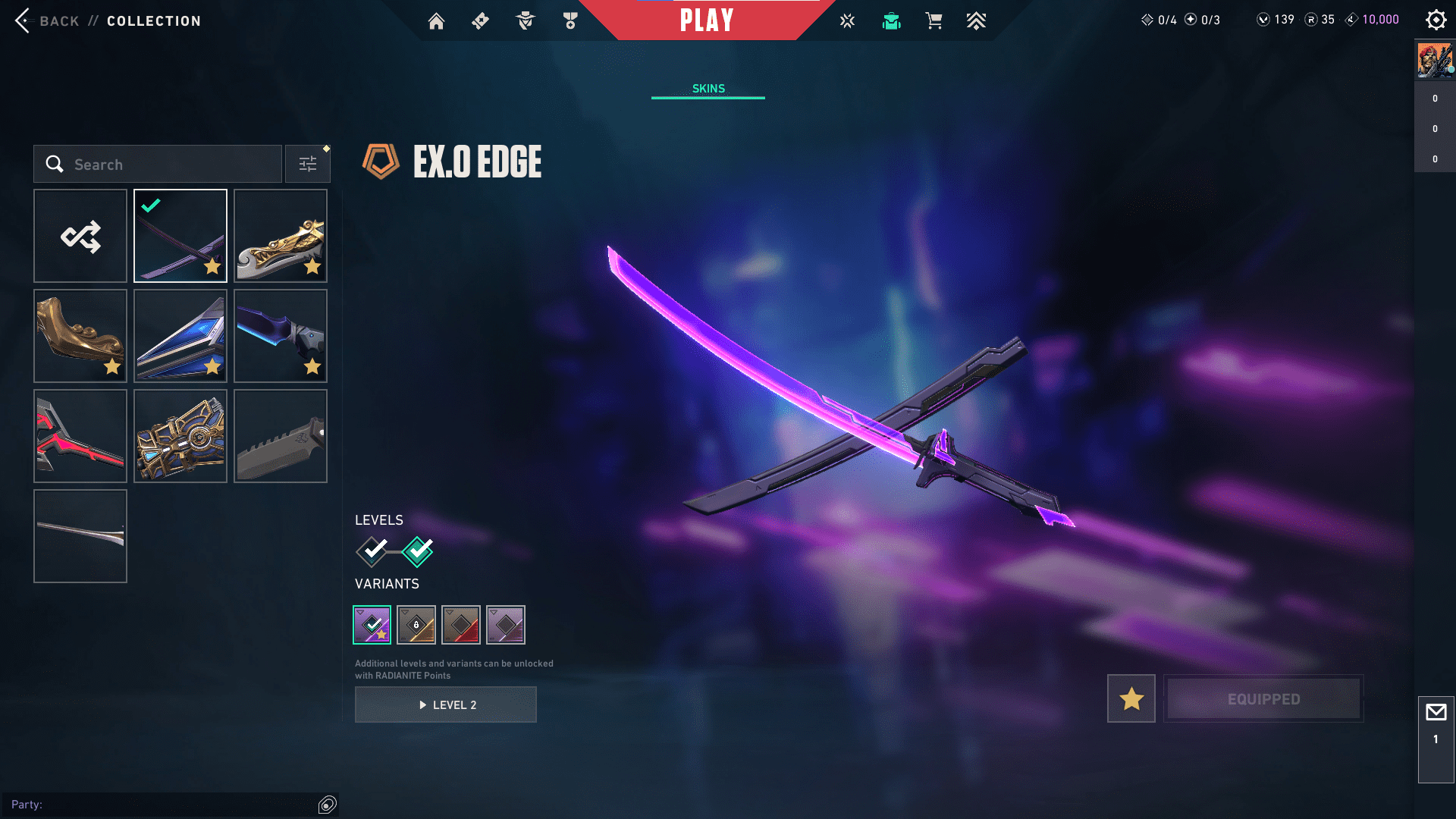Click the highlighted Collection backpack icon
Screen dimensions: 1456x819
pos(891,20)
